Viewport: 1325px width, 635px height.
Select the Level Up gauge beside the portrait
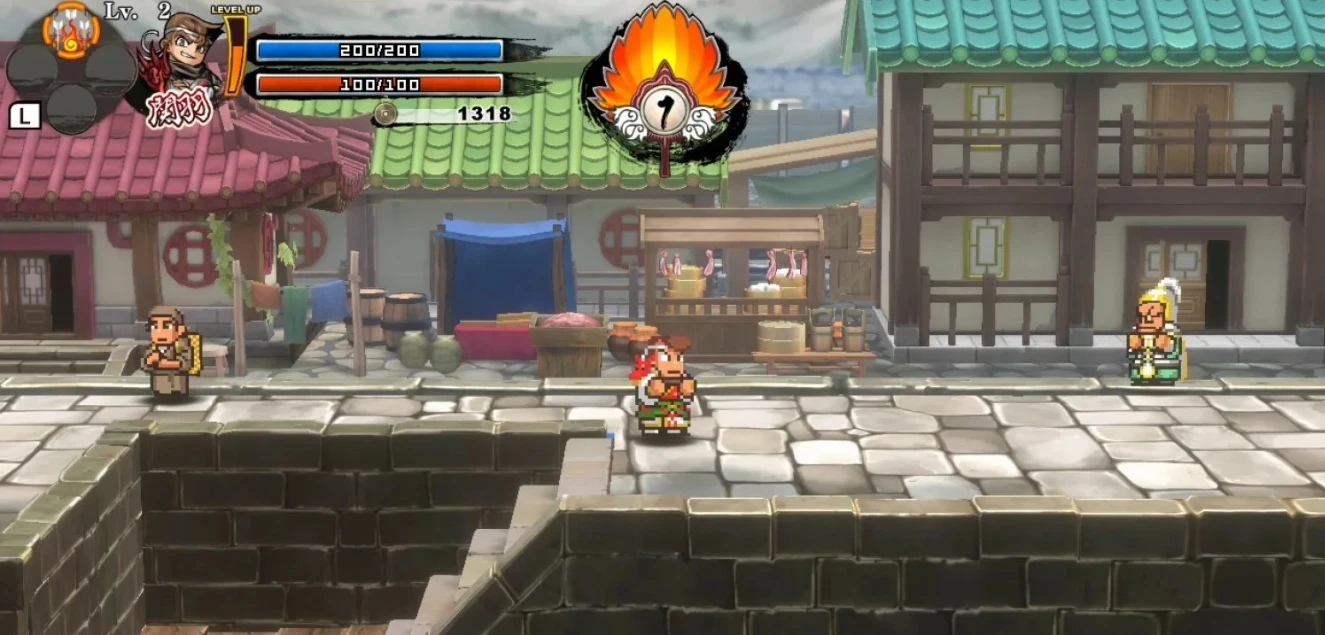click(x=234, y=55)
